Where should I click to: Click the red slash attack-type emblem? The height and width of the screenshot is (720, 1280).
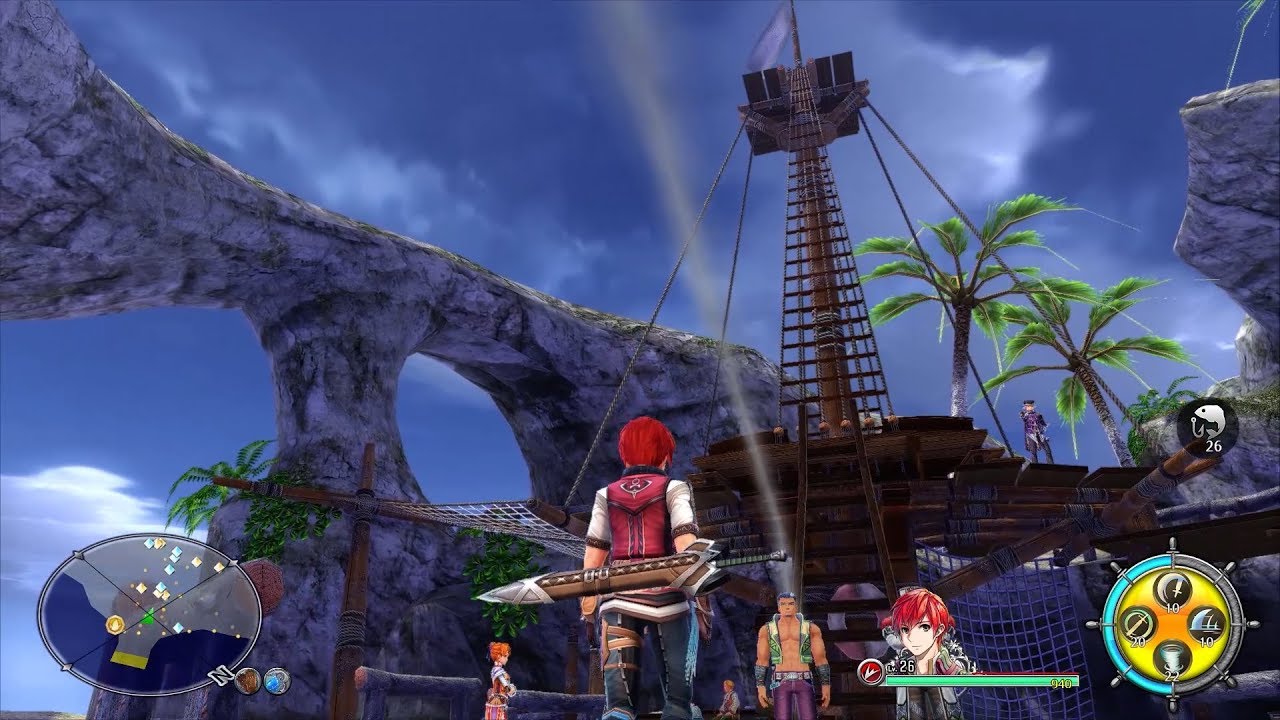(870, 666)
